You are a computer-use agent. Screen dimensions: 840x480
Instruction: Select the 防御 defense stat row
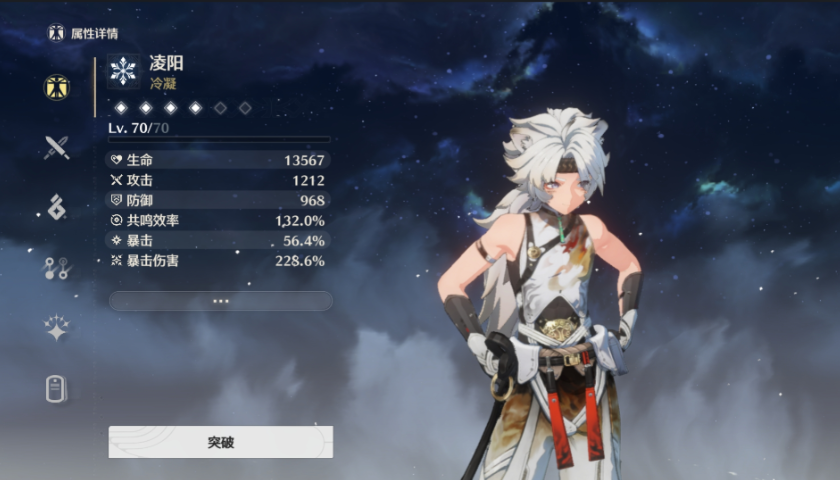[218, 200]
